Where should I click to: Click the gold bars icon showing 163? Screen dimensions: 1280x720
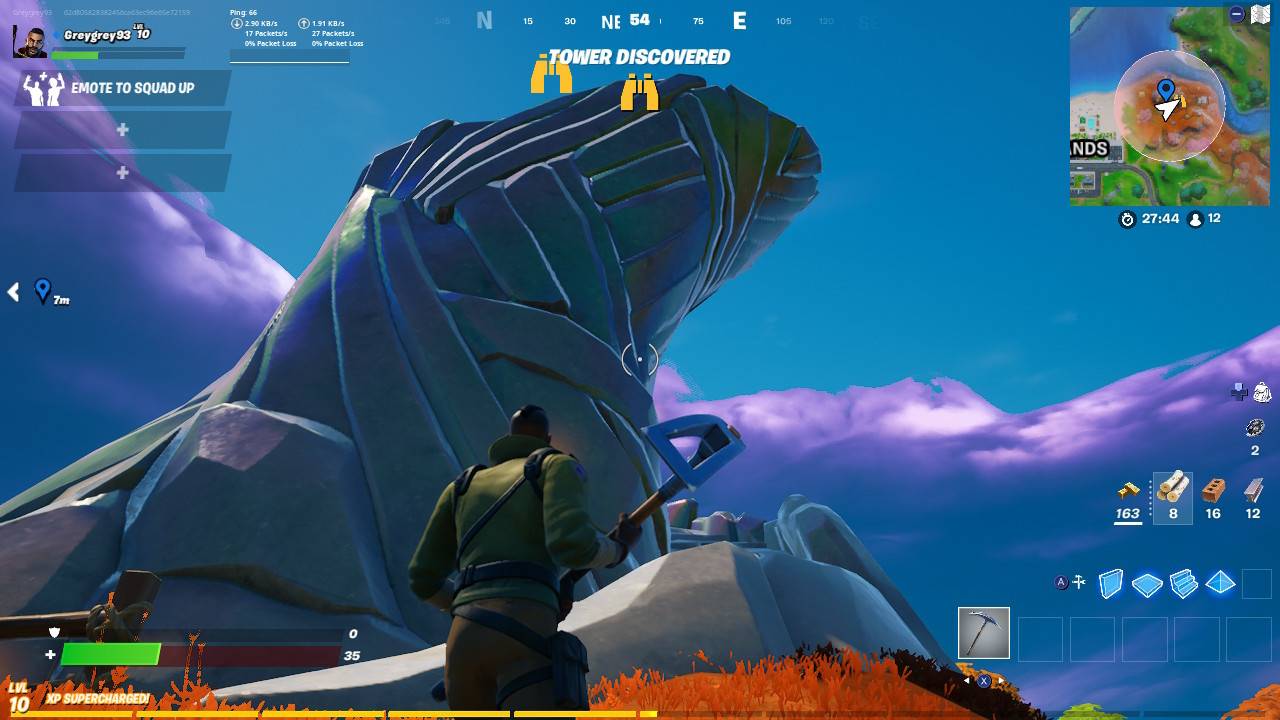(1129, 491)
